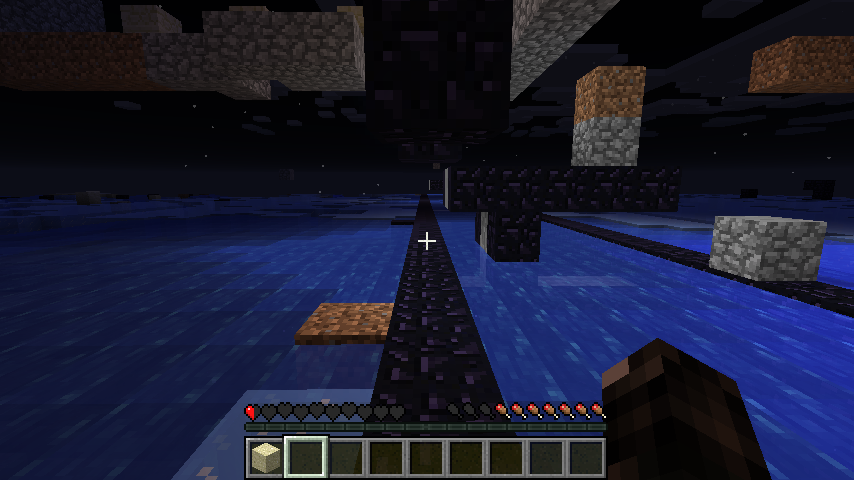The height and width of the screenshot is (480, 854).
Task: Click the highlighted empty hotbar slot
Action: pyautogui.click(x=306, y=458)
